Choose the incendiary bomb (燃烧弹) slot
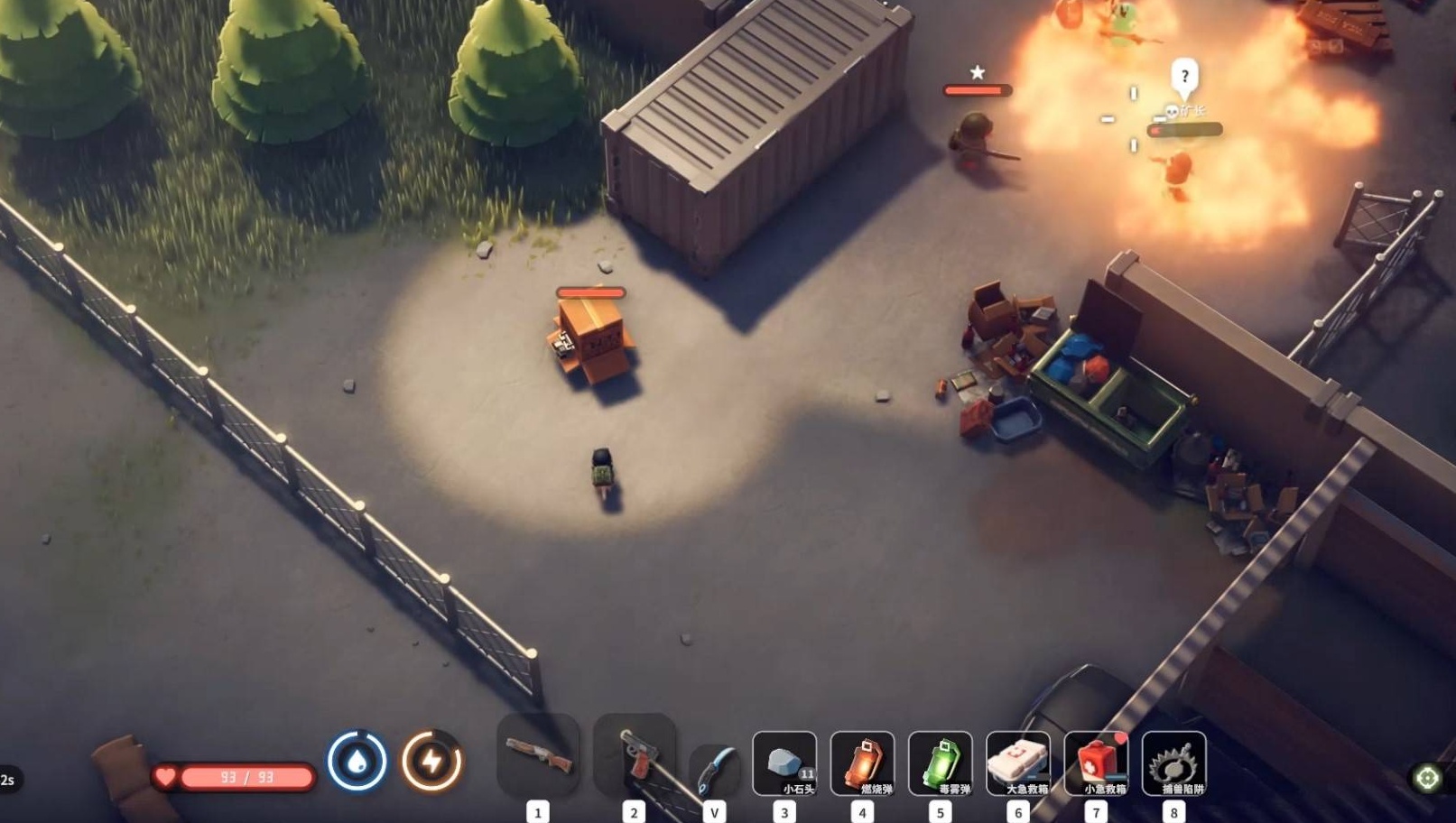This screenshot has width=1456, height=823. (x=862, y=763)
